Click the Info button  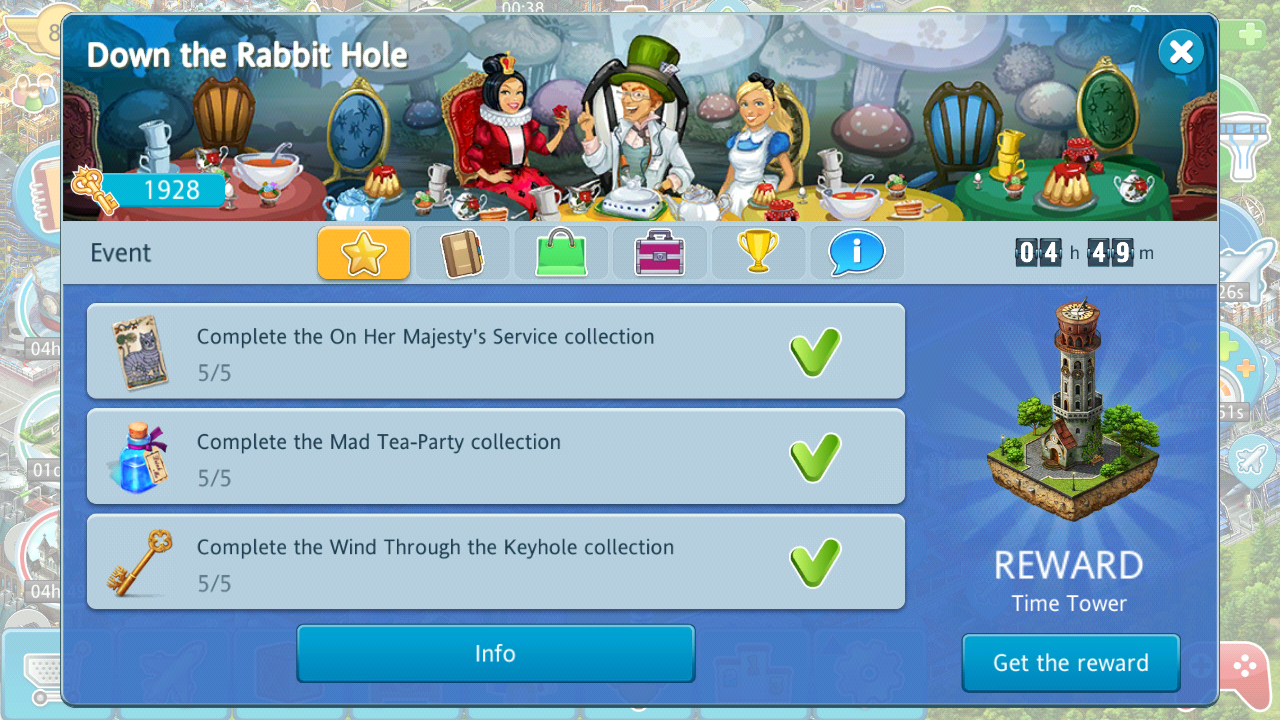[495, 654]
